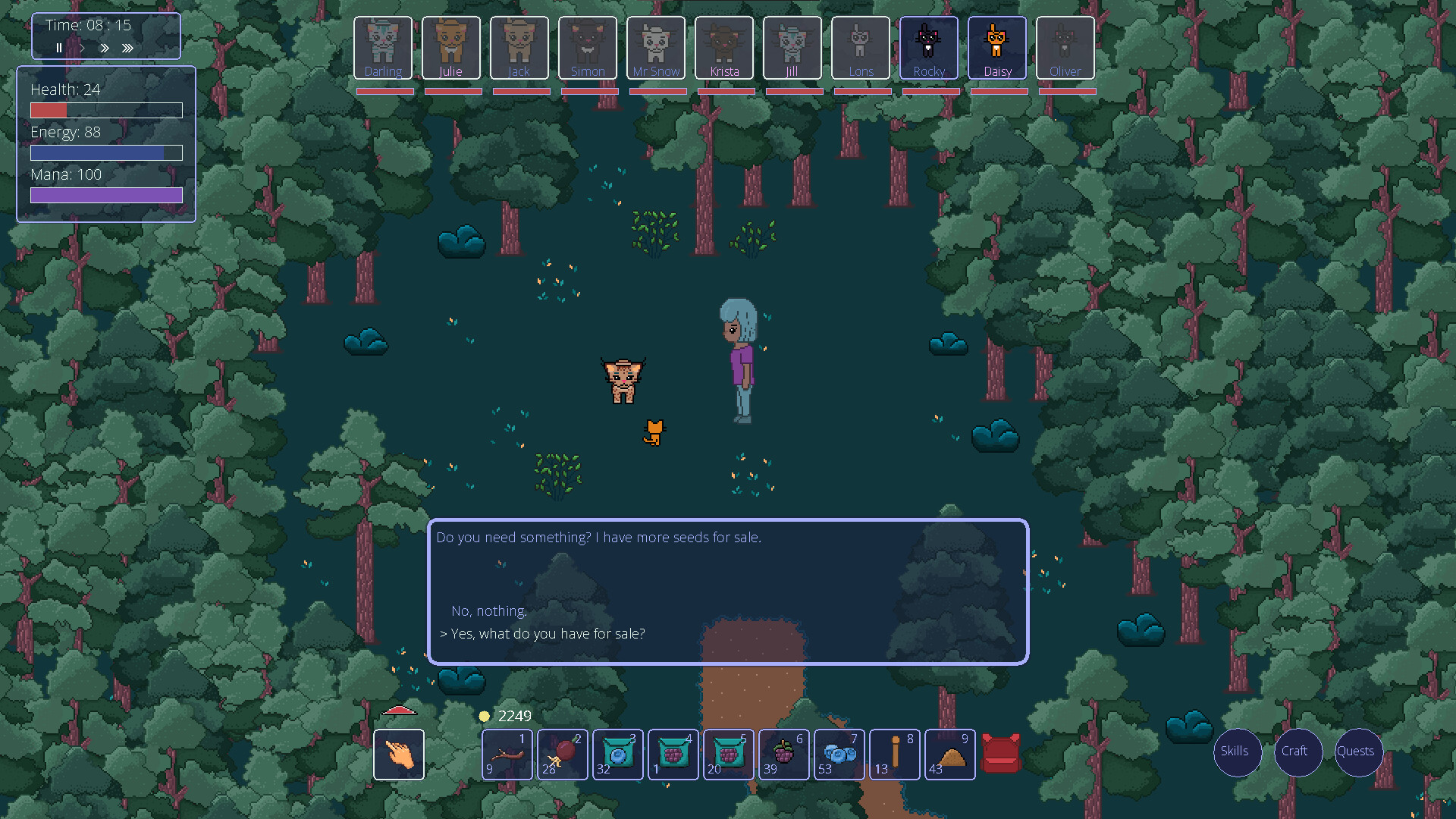The width and height of the screenshot is (1456, 819).
Task: Choose the blueberries in hotbar slot 7
Action: [x=839, y=755]
